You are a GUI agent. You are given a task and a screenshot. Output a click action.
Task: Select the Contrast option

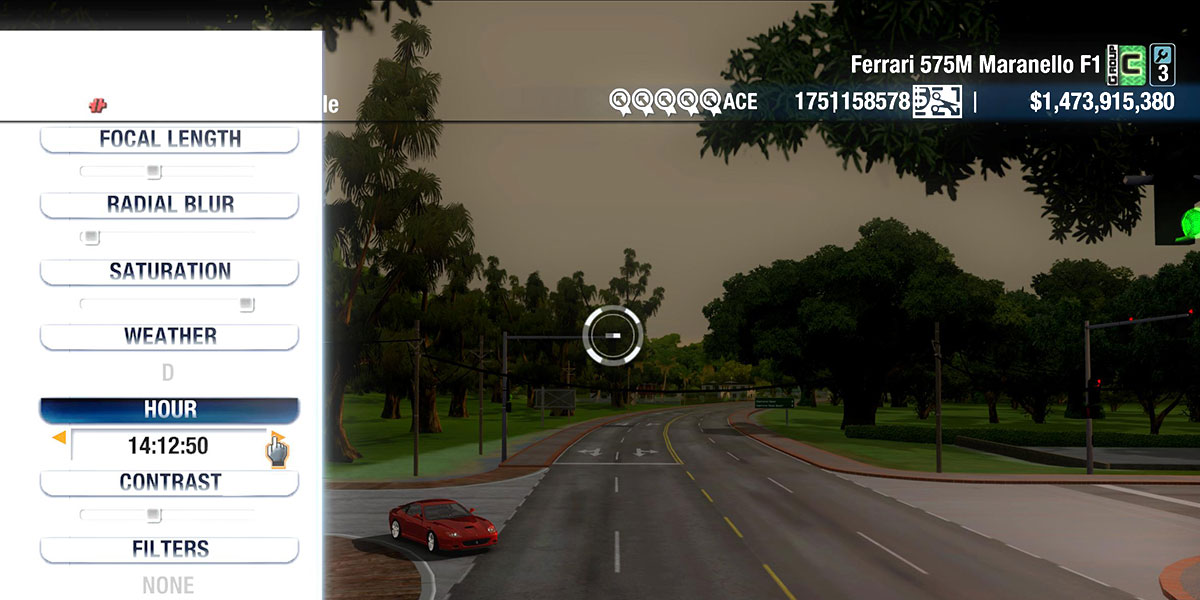pos(169,482)
